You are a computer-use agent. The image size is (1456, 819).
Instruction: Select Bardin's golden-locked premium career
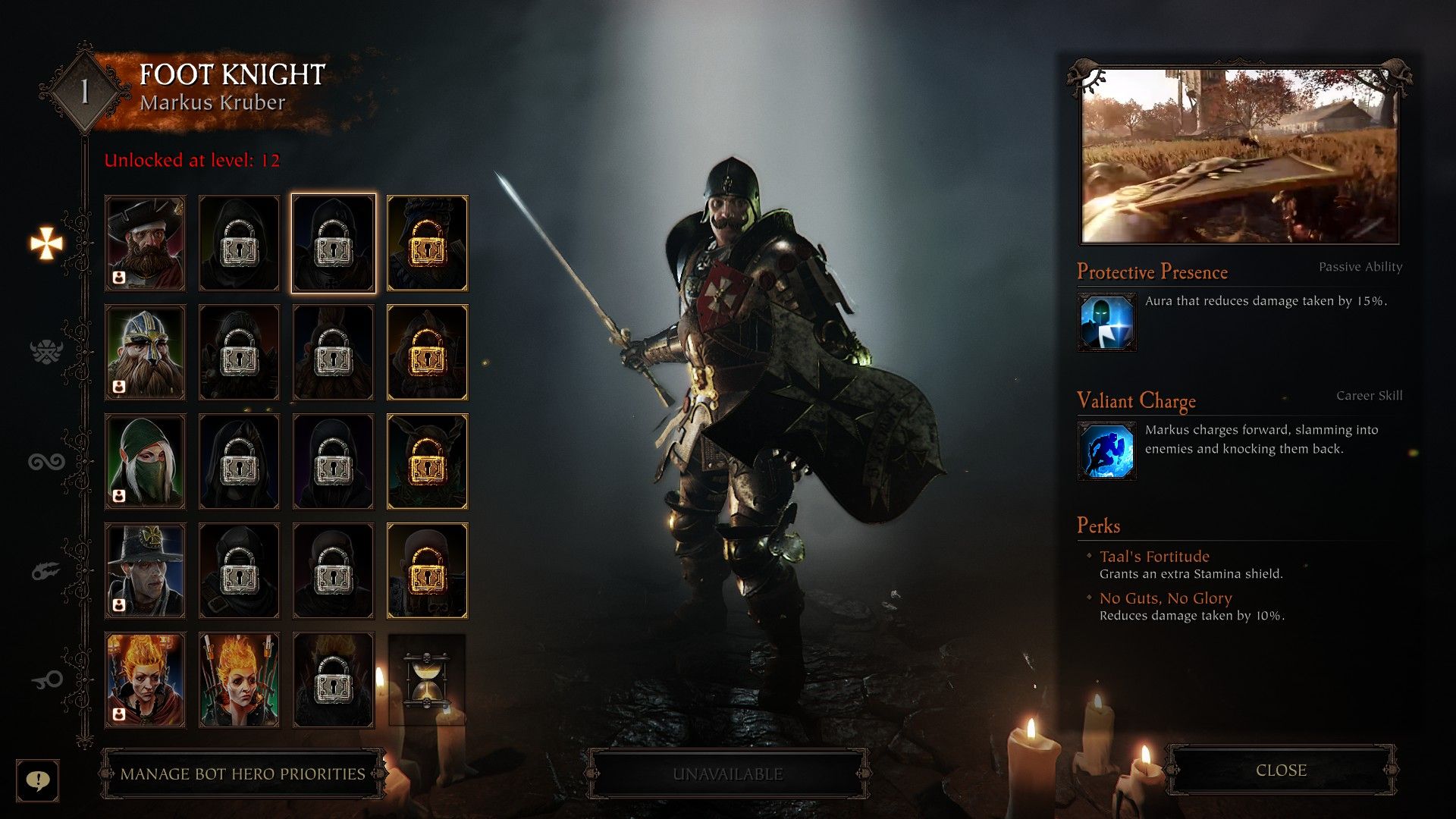[x=427, y=352]
